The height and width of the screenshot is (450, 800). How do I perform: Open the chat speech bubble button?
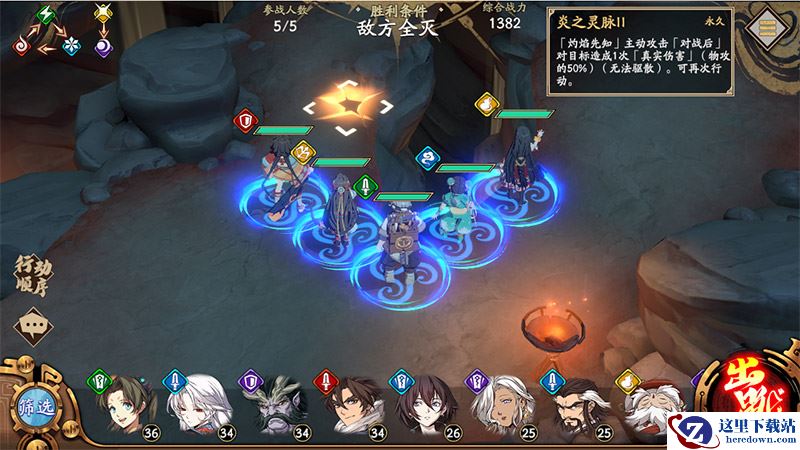(x=33, y=325)
